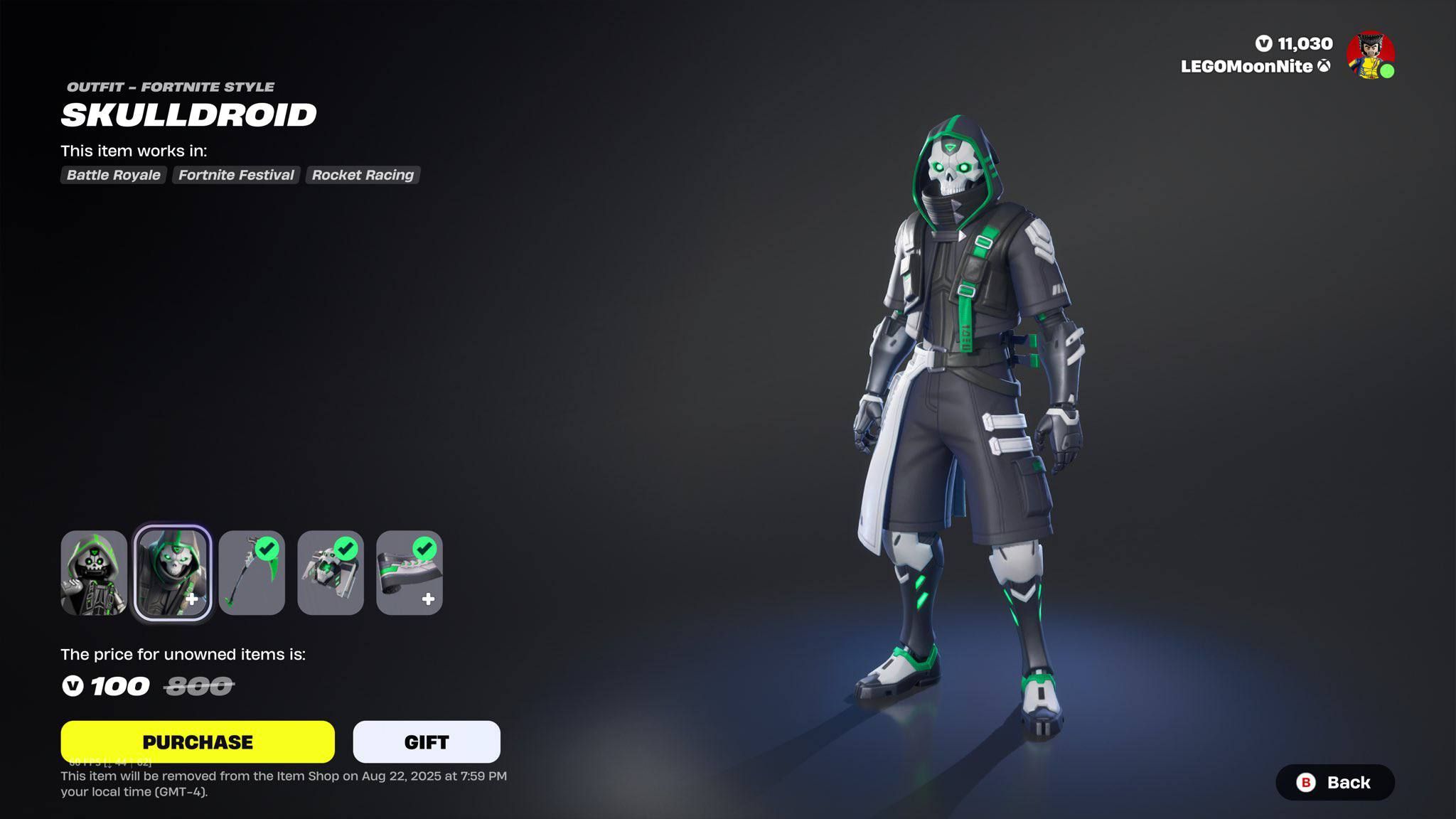Click the yellow Purchase button
The image size is (1456, 819).
[198, 742]
